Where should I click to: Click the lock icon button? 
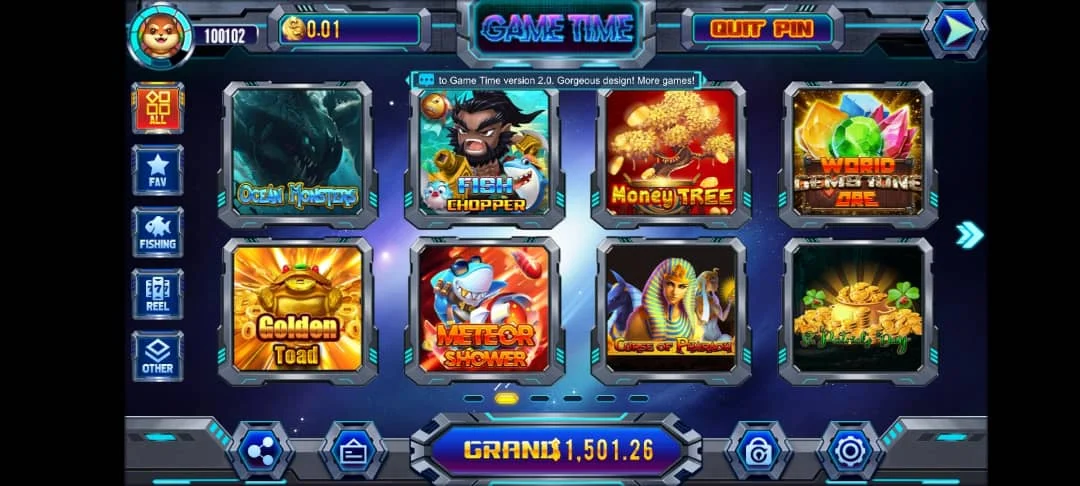757,452
